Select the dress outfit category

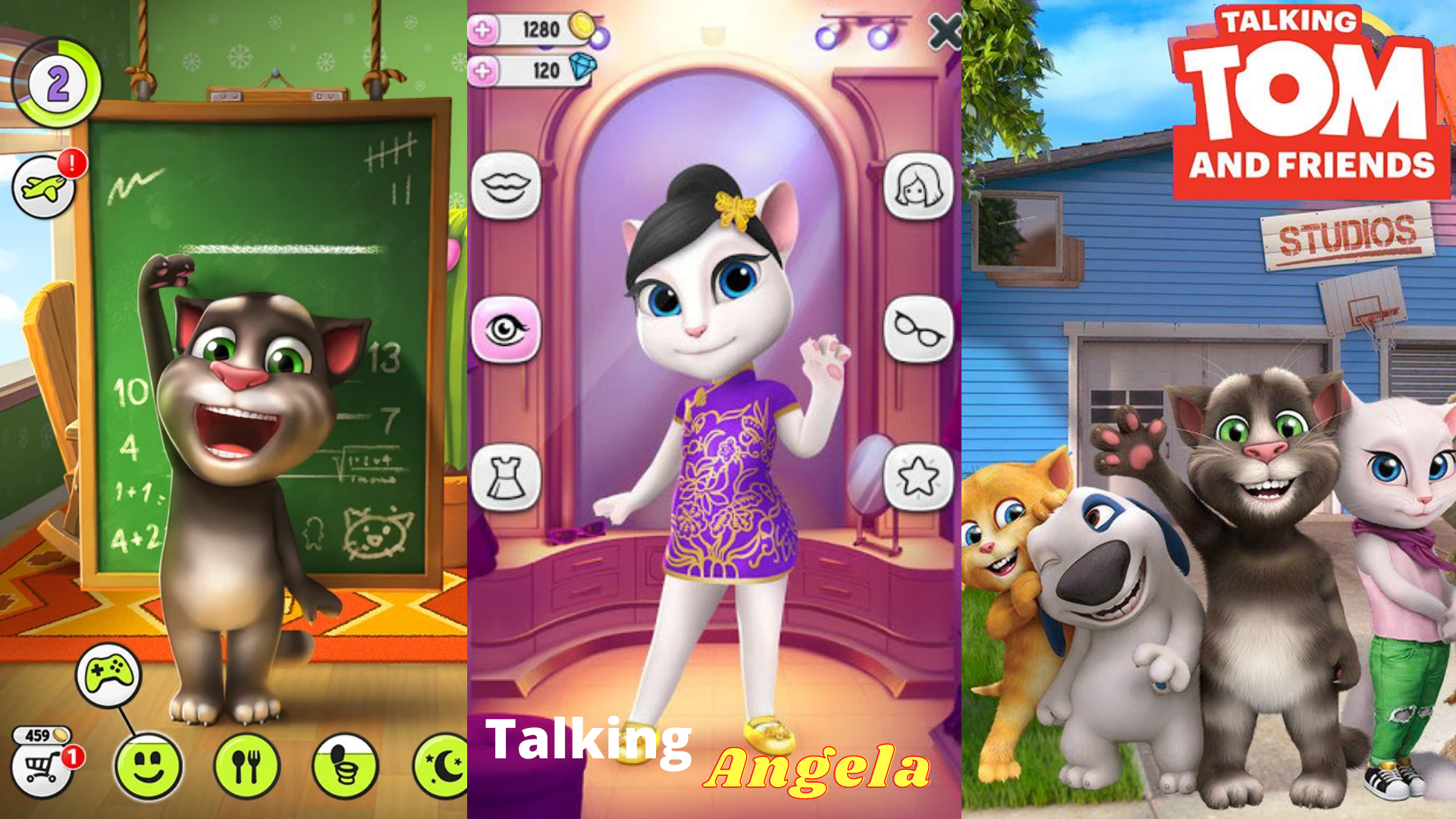click(507, 475)
